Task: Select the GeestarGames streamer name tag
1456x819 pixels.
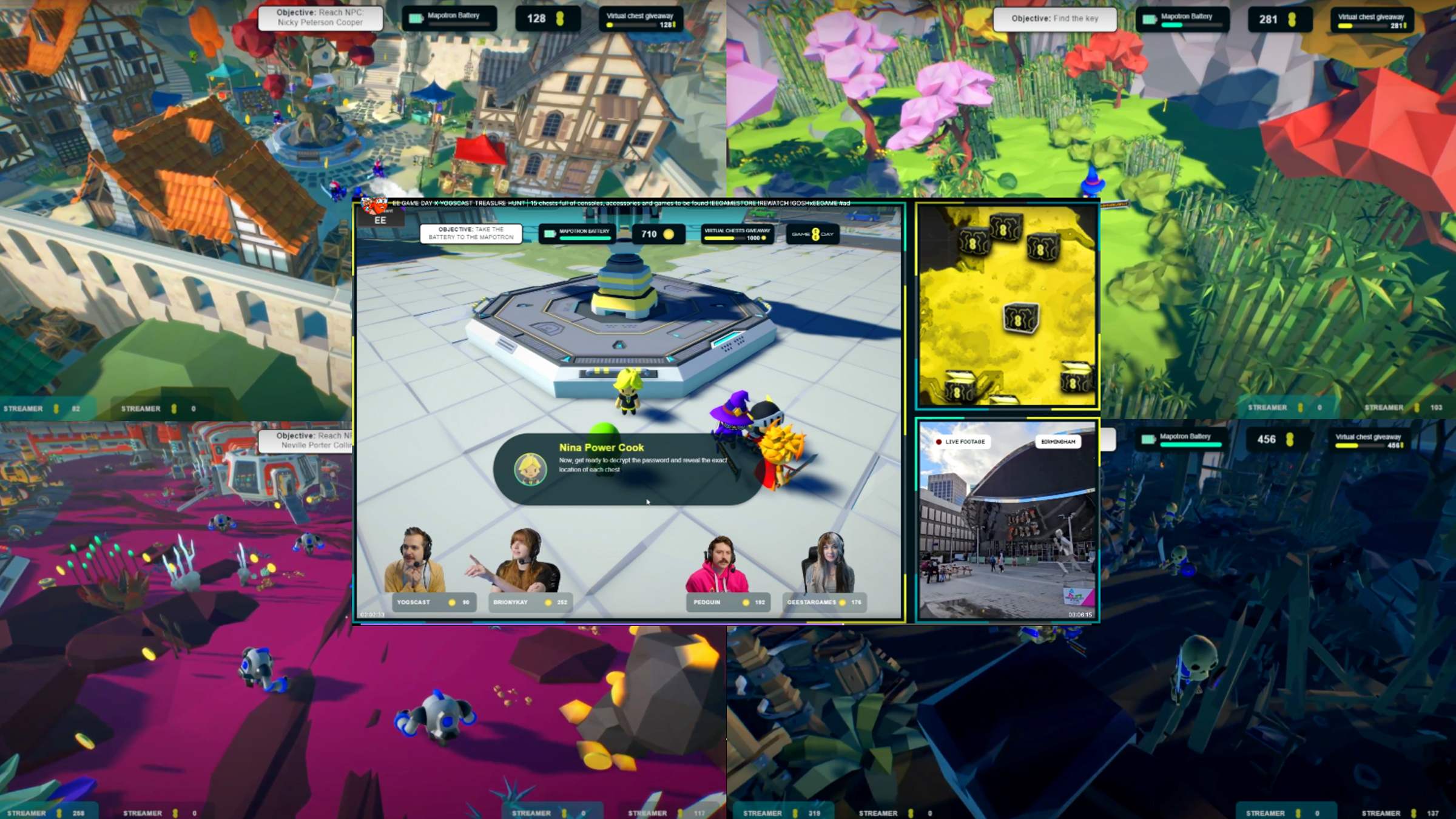Action: pyautogui.click(x=824, y=602)
